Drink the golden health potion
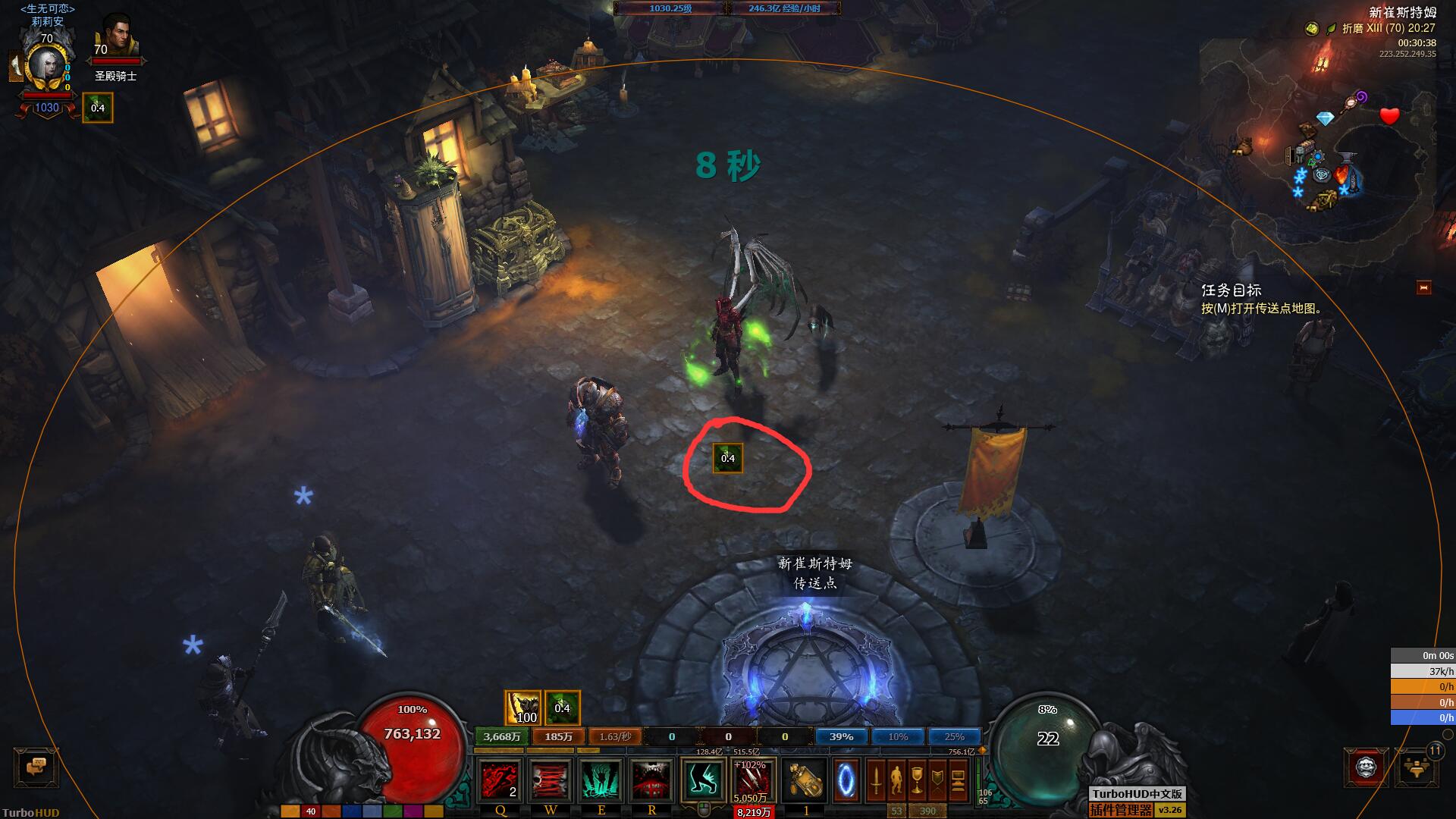This screenshot has width=1456, height=819. 805,780
